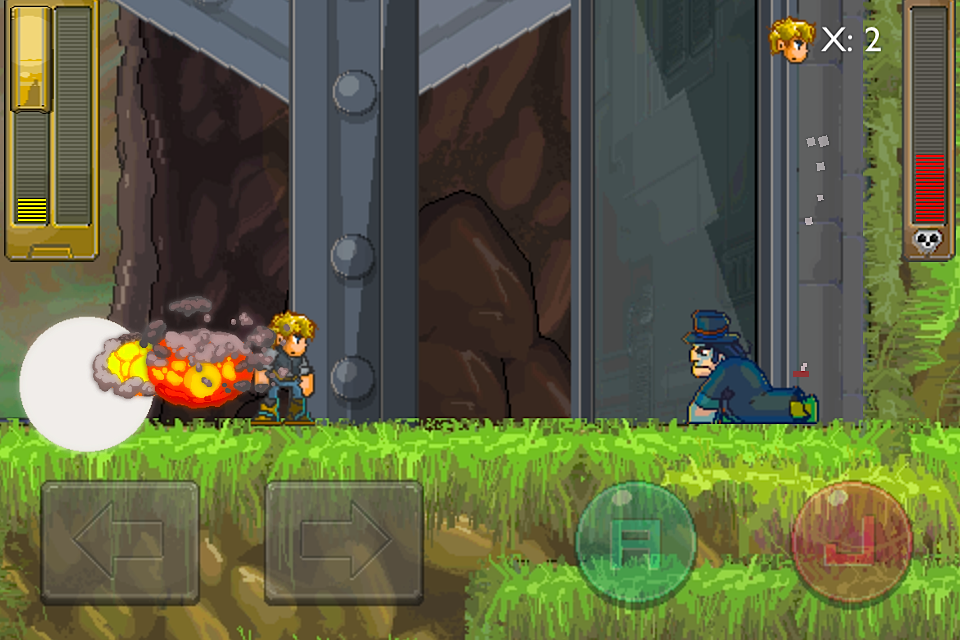
Task: Tap the right arrow movement button
Action: point(343,542)
